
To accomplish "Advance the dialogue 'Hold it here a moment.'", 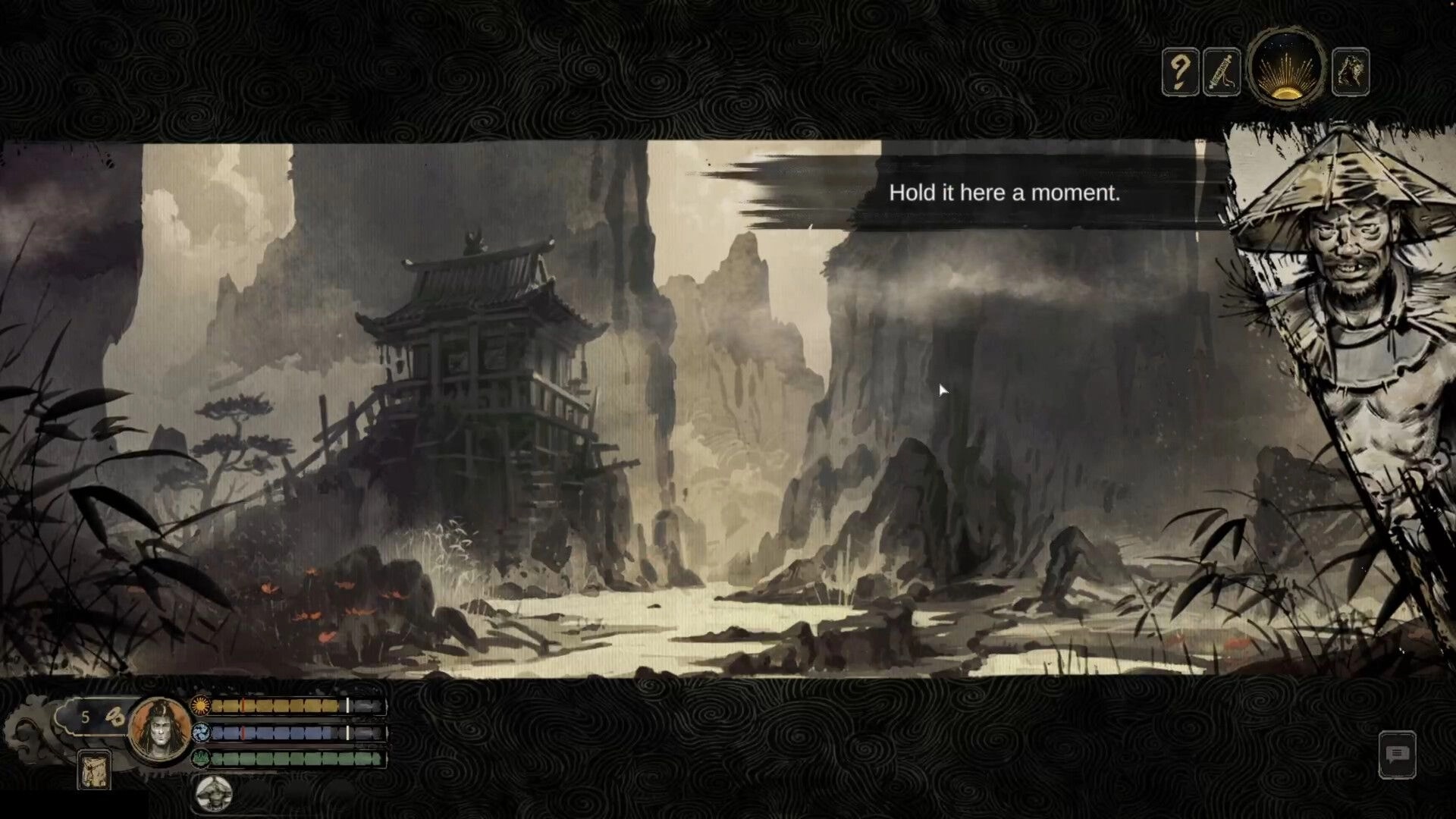I will pyautogui.click(x=1003, y=193).
